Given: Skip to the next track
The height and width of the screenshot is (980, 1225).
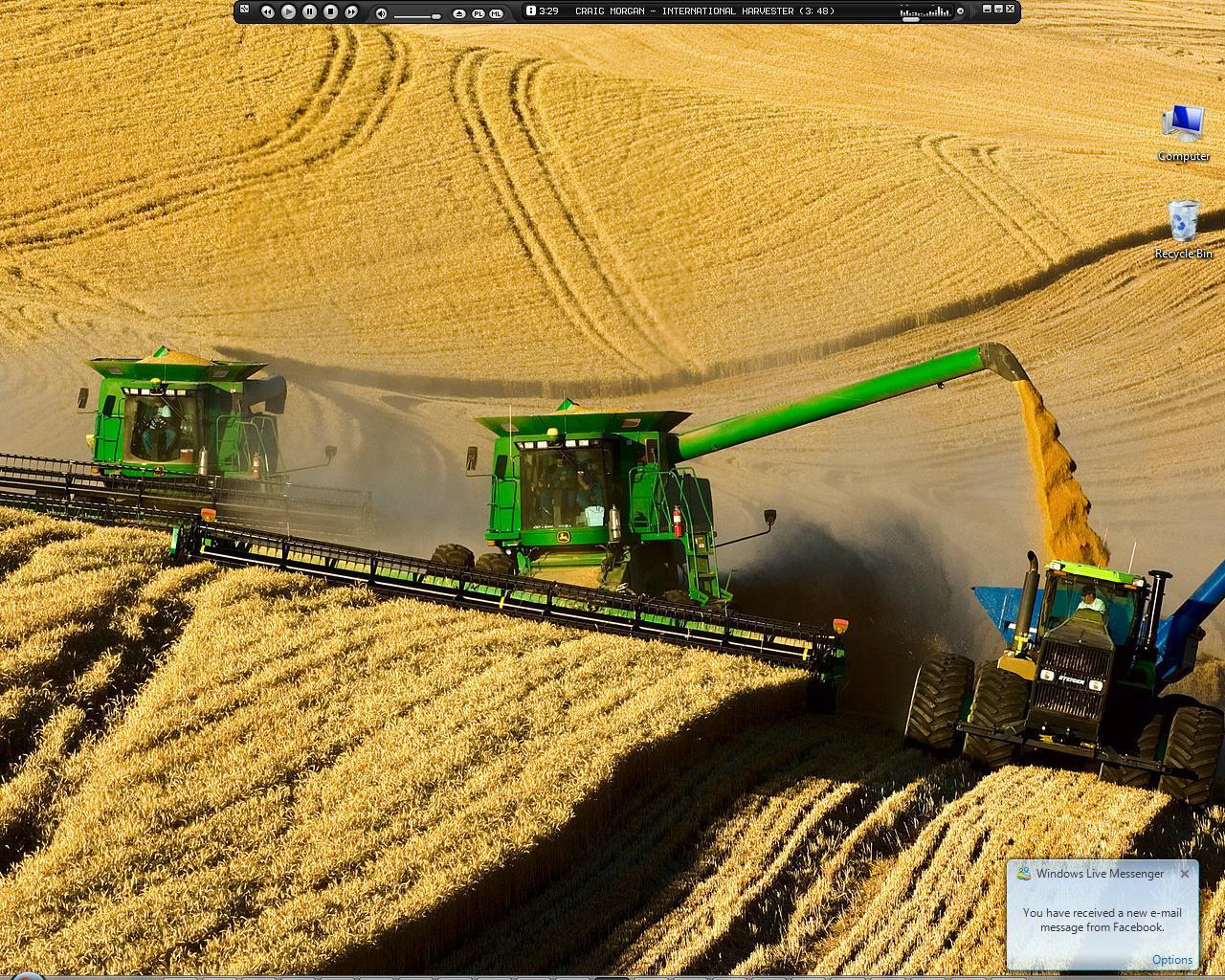Looking at the screenshot, I should pos(350,12).
